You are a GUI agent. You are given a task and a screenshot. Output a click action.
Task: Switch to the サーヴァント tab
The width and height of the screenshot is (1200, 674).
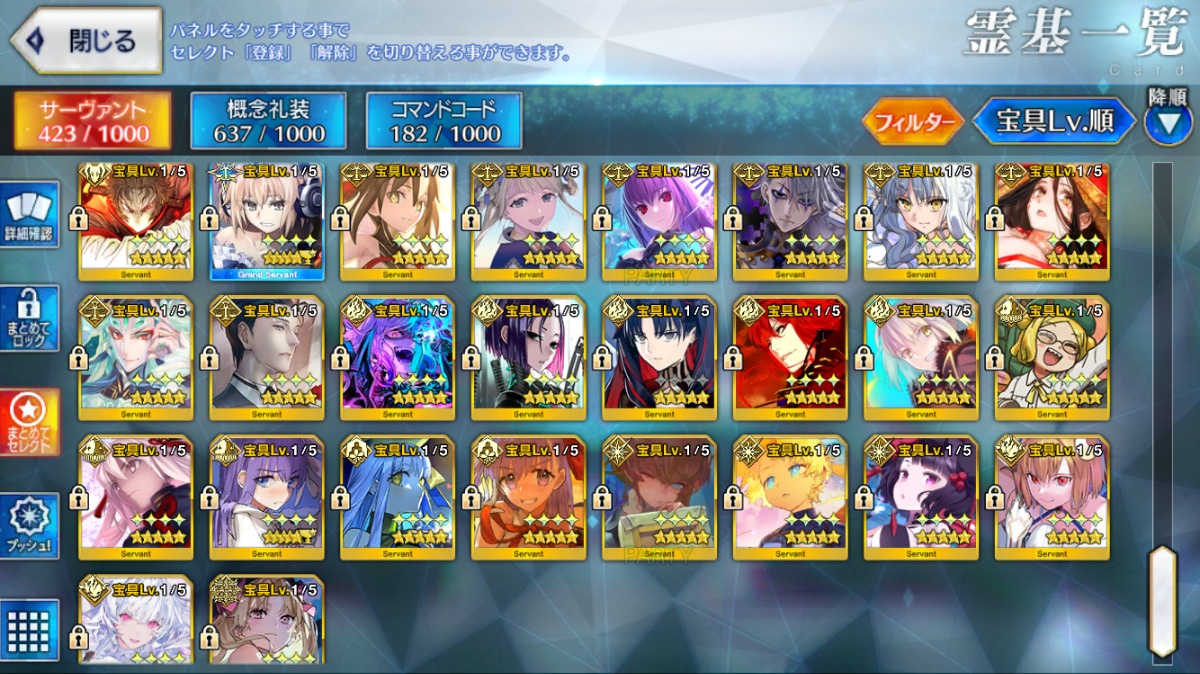[93, 121]
